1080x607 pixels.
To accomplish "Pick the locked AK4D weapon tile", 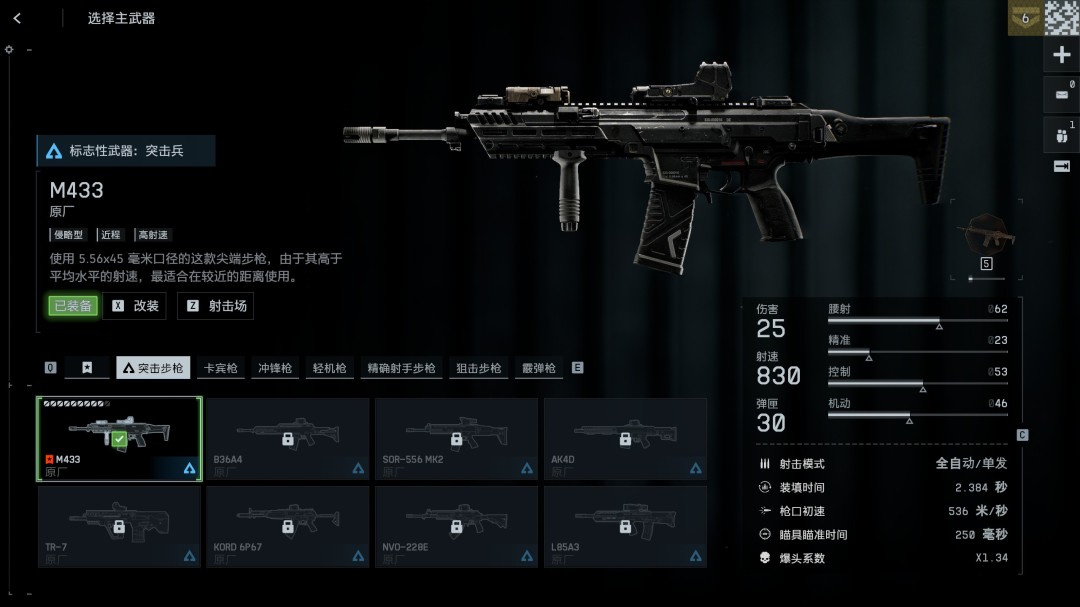I will point(625,439).
